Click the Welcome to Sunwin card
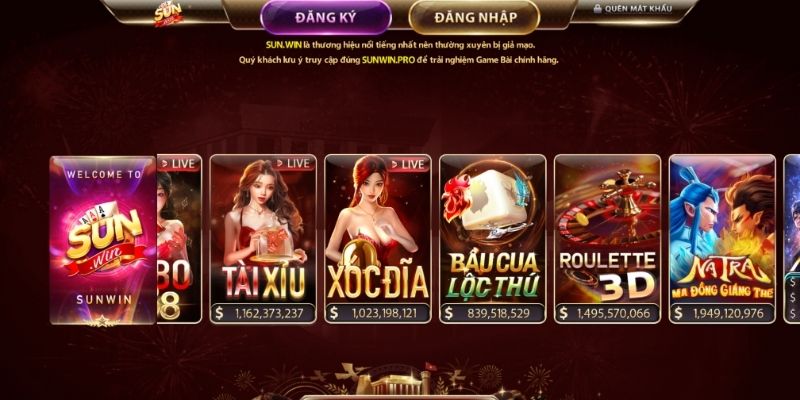 [x=103, y=240]
